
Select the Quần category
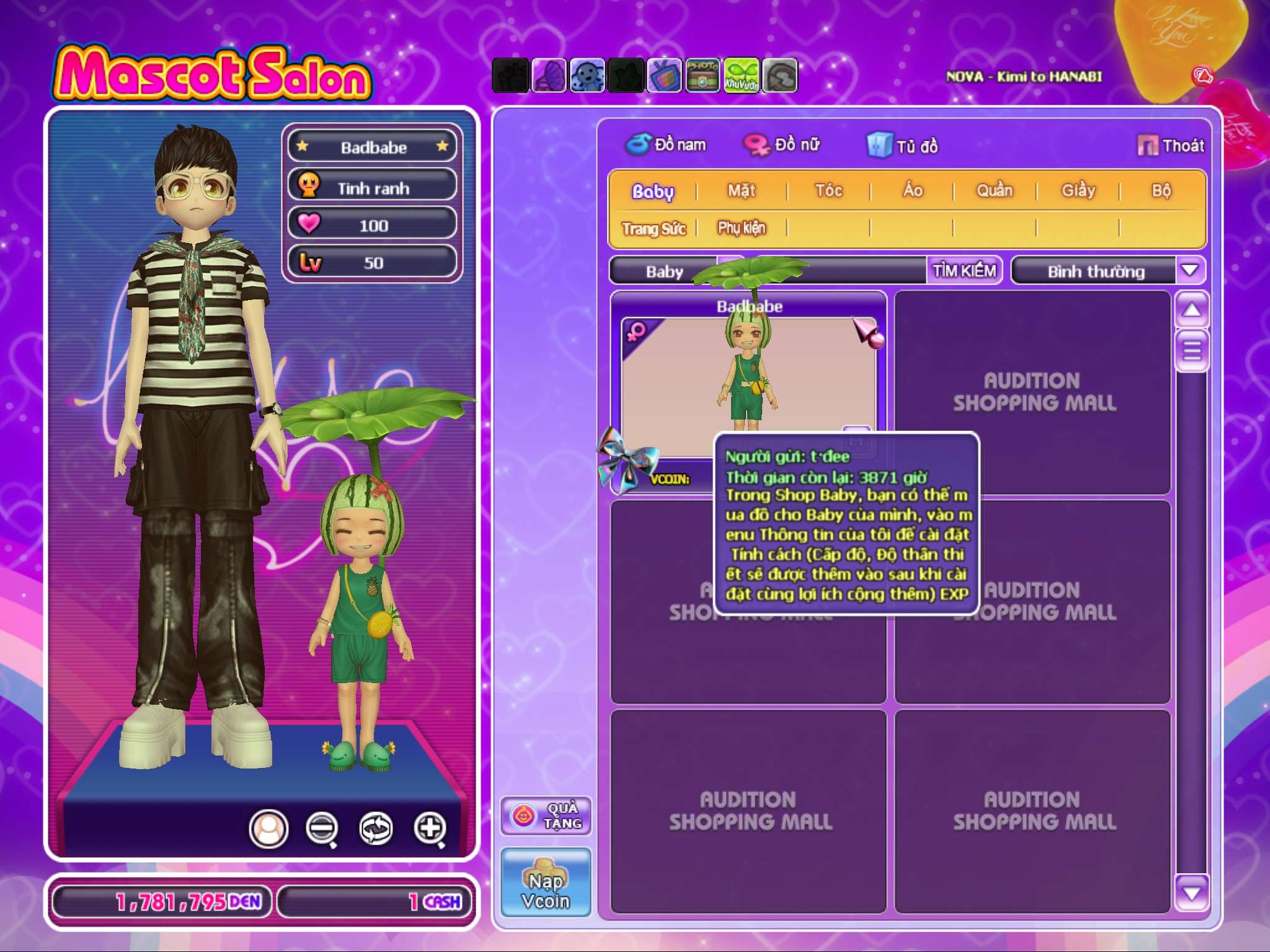pos(994,191)
